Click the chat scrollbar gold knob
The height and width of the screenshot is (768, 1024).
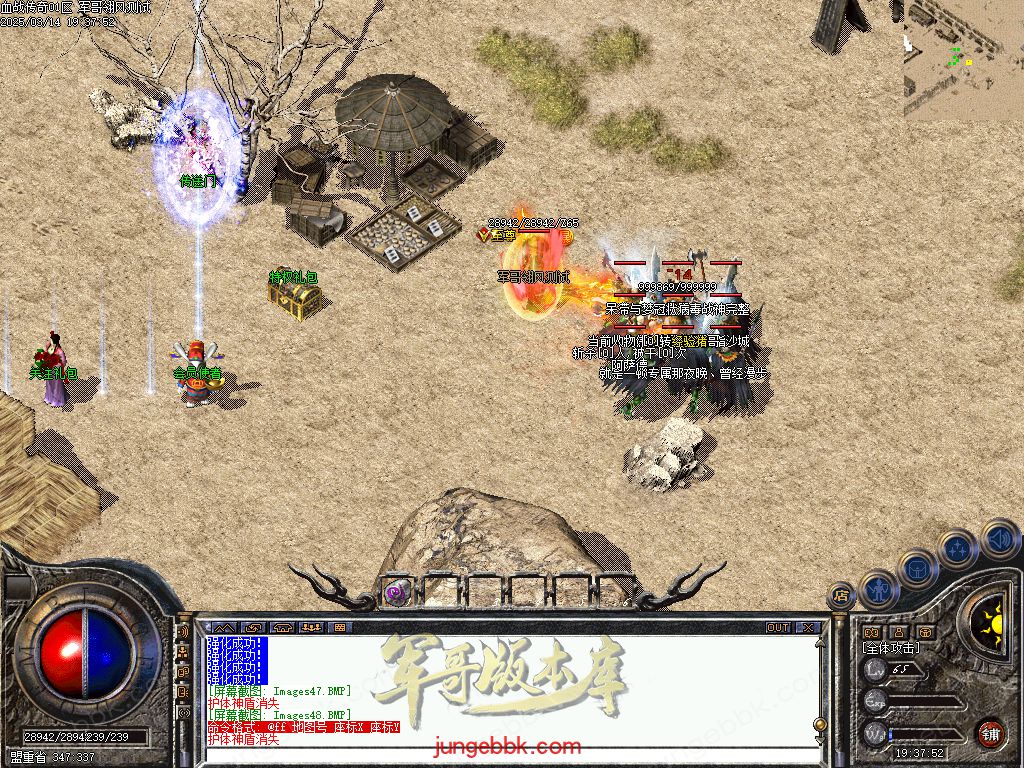coord(820,724)
